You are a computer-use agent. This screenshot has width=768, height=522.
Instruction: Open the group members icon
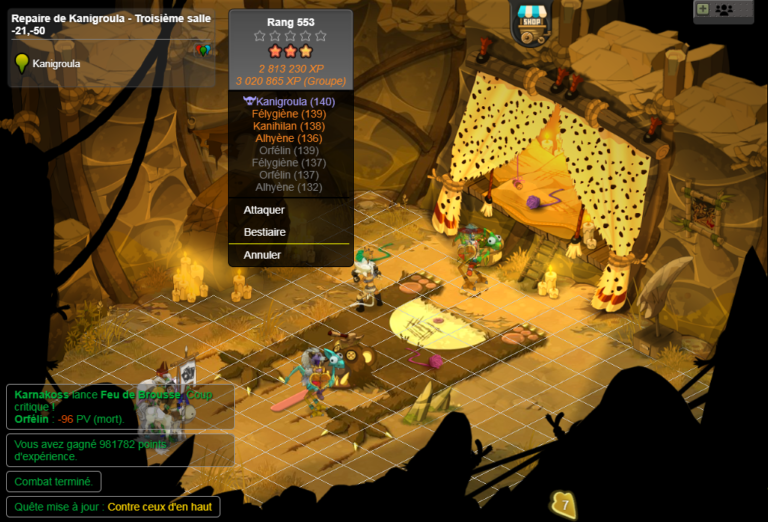(x=725, y=9)
